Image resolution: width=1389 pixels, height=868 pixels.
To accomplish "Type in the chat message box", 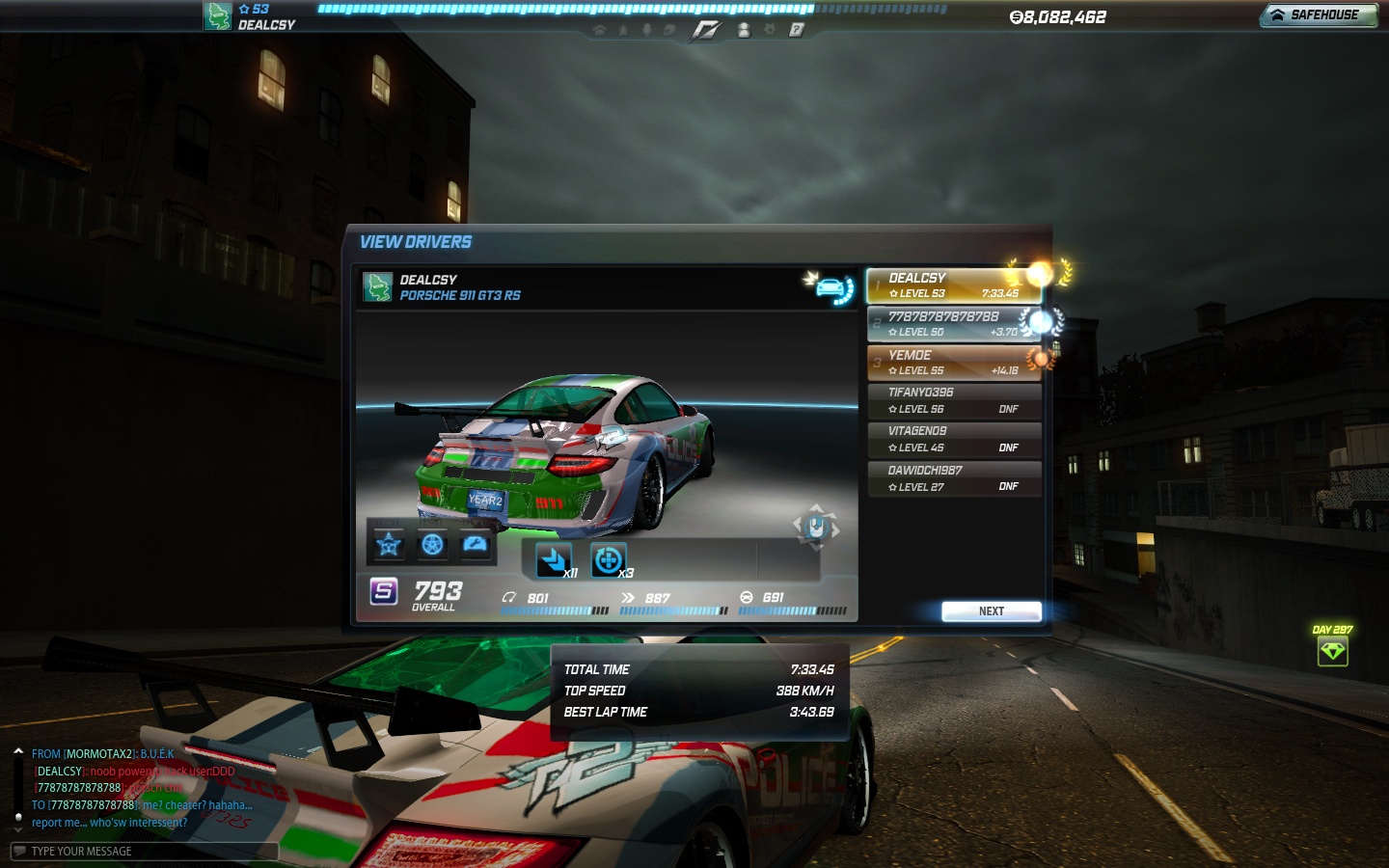I will [x=145, y=851].
